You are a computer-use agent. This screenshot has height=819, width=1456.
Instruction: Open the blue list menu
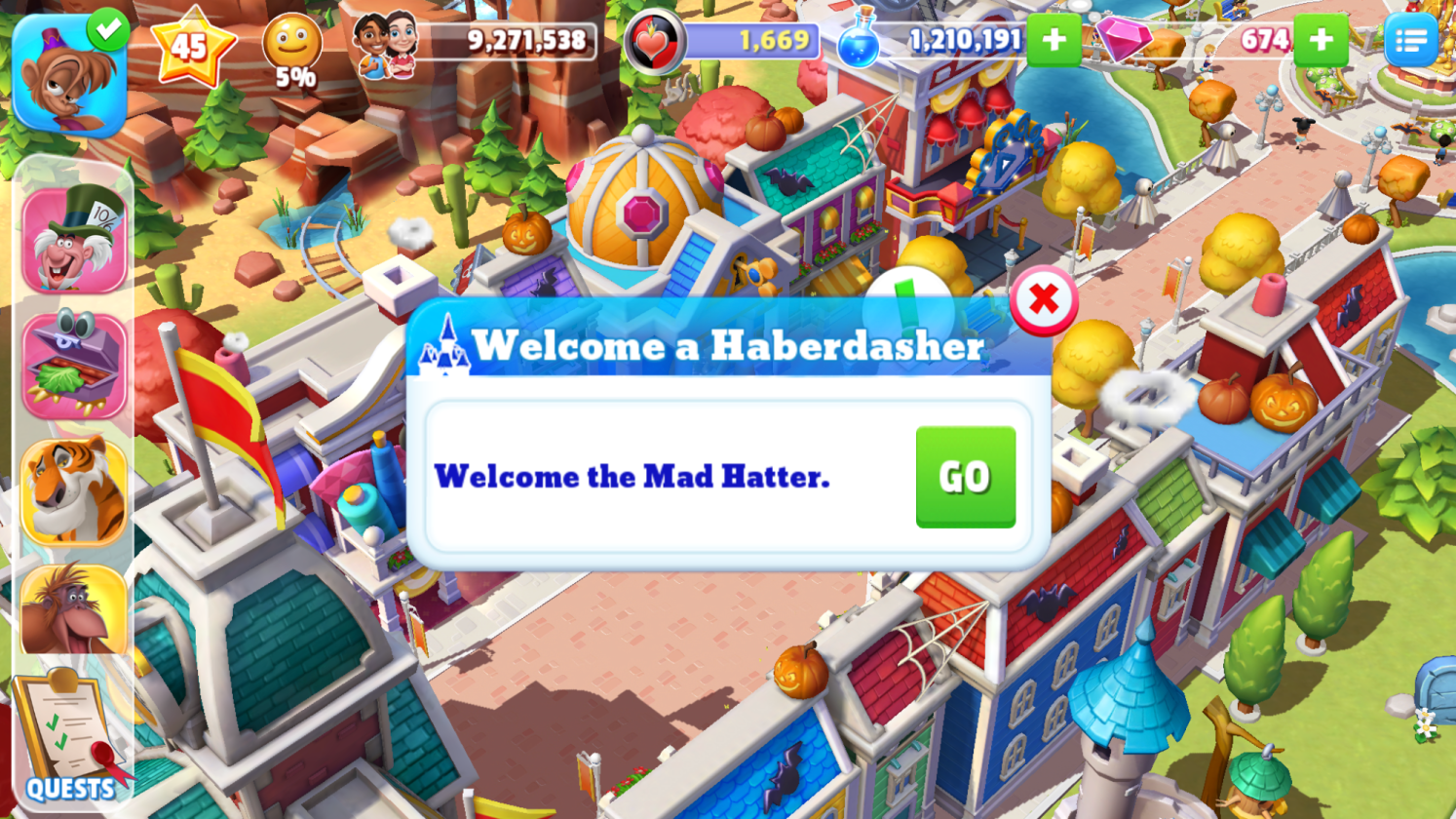click(x=1410, y=40)
